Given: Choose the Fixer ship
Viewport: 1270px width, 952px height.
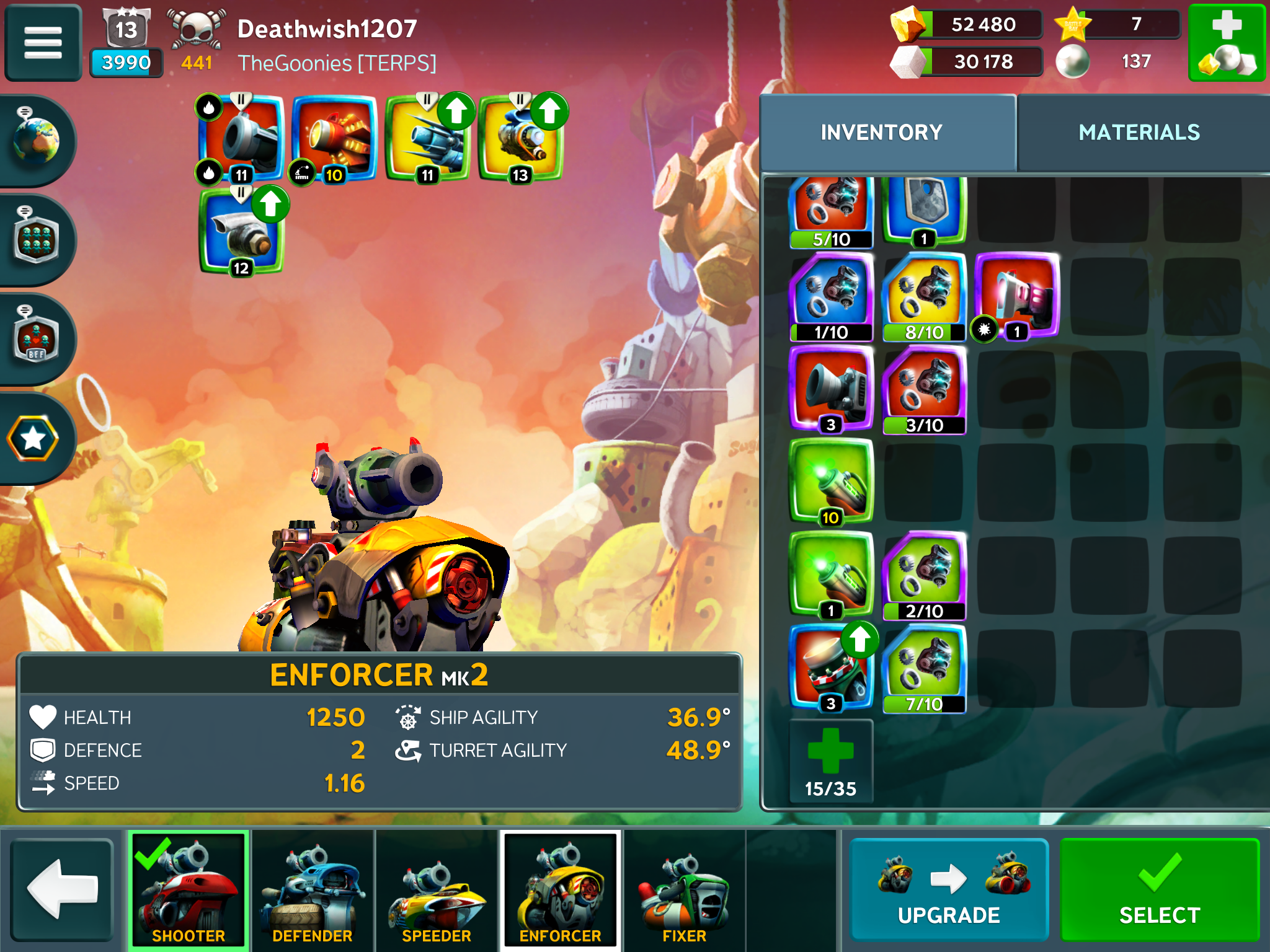Looking at the screenshot, I should [x=684, y=889].
